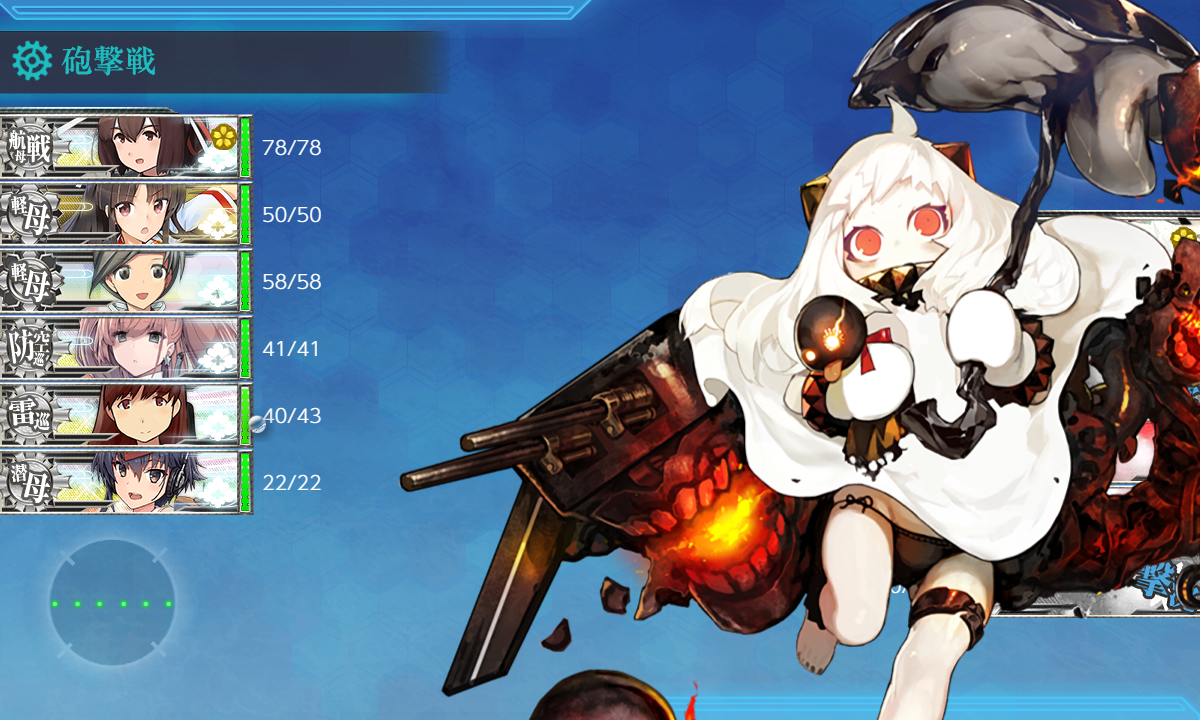
Task: Choose the 軽母 banner showing 58/58 HP
Action: (125, 281)
